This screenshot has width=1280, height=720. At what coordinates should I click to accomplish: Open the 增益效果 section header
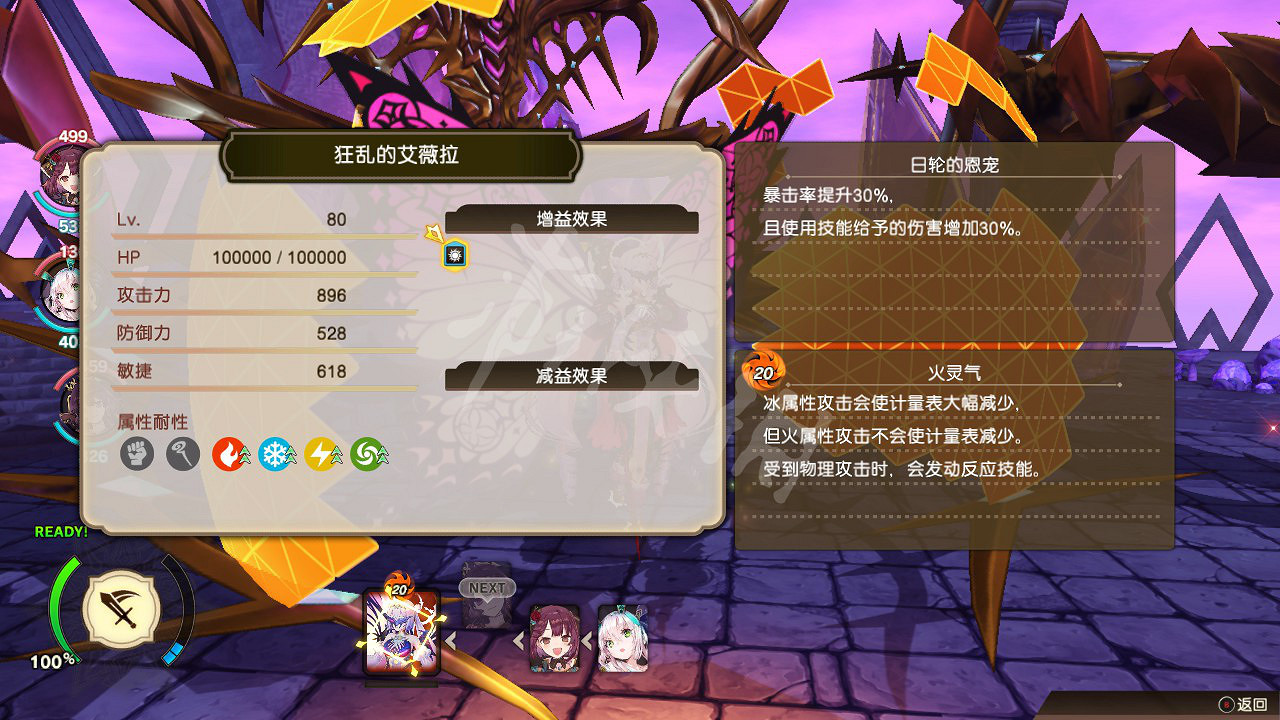point(573,219)
